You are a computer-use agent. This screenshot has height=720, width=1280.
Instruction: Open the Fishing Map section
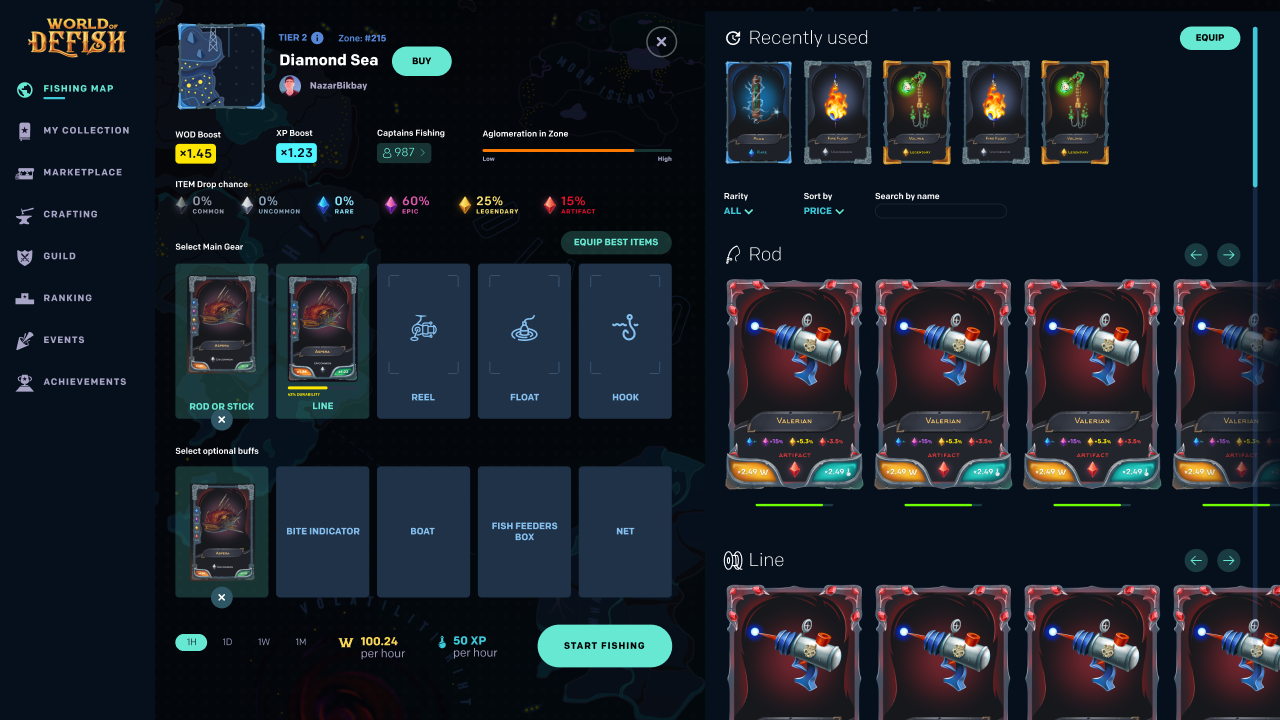tap(80, 88)
